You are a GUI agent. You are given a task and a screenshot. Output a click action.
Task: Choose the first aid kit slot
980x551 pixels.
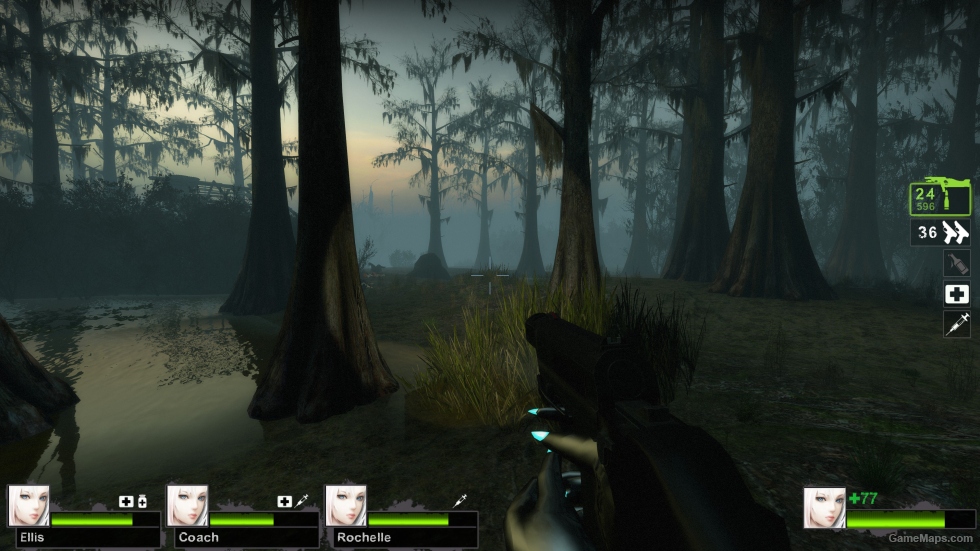click(x=957, y=294)
